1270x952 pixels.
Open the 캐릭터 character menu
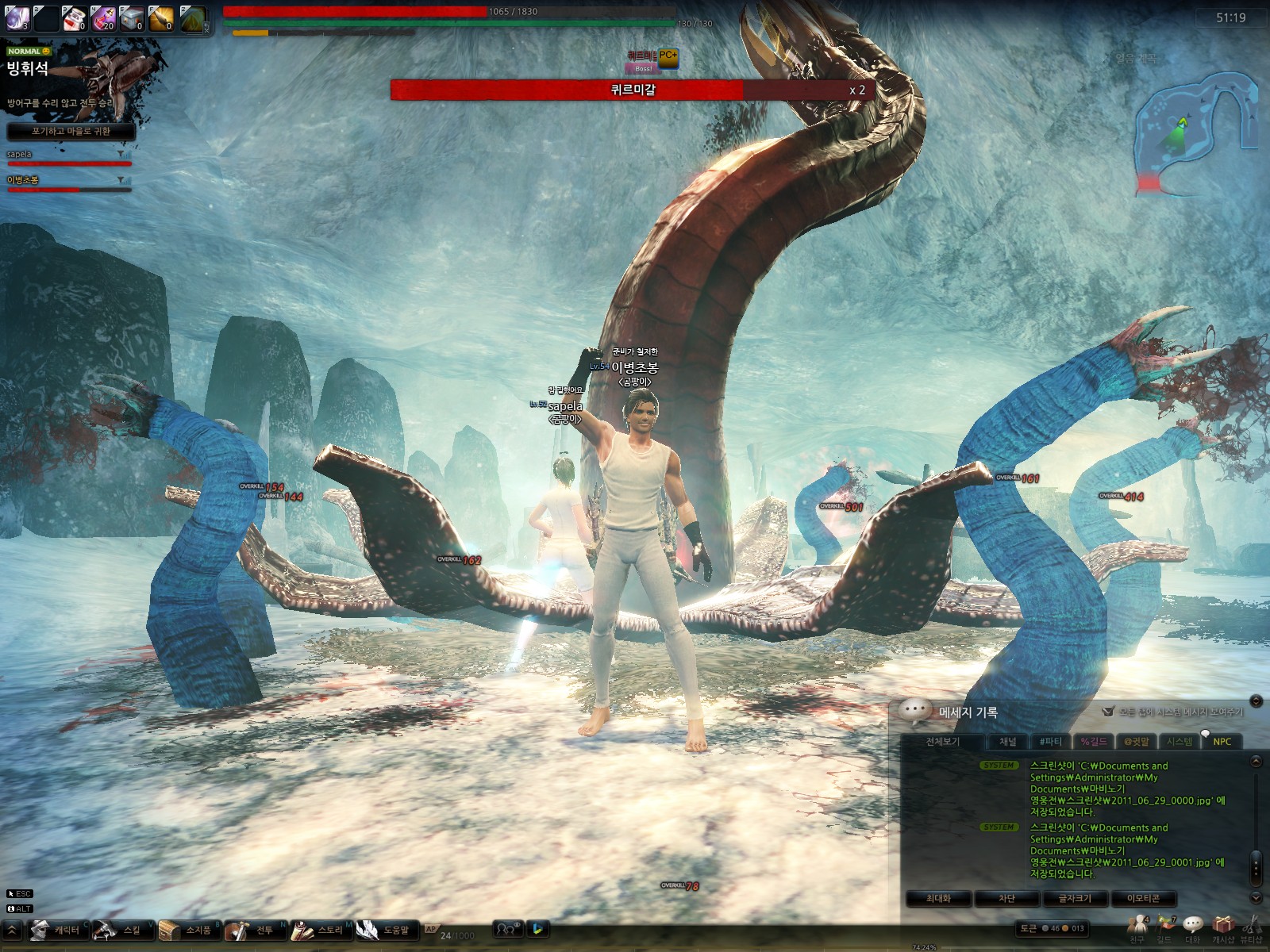point(57,930)
